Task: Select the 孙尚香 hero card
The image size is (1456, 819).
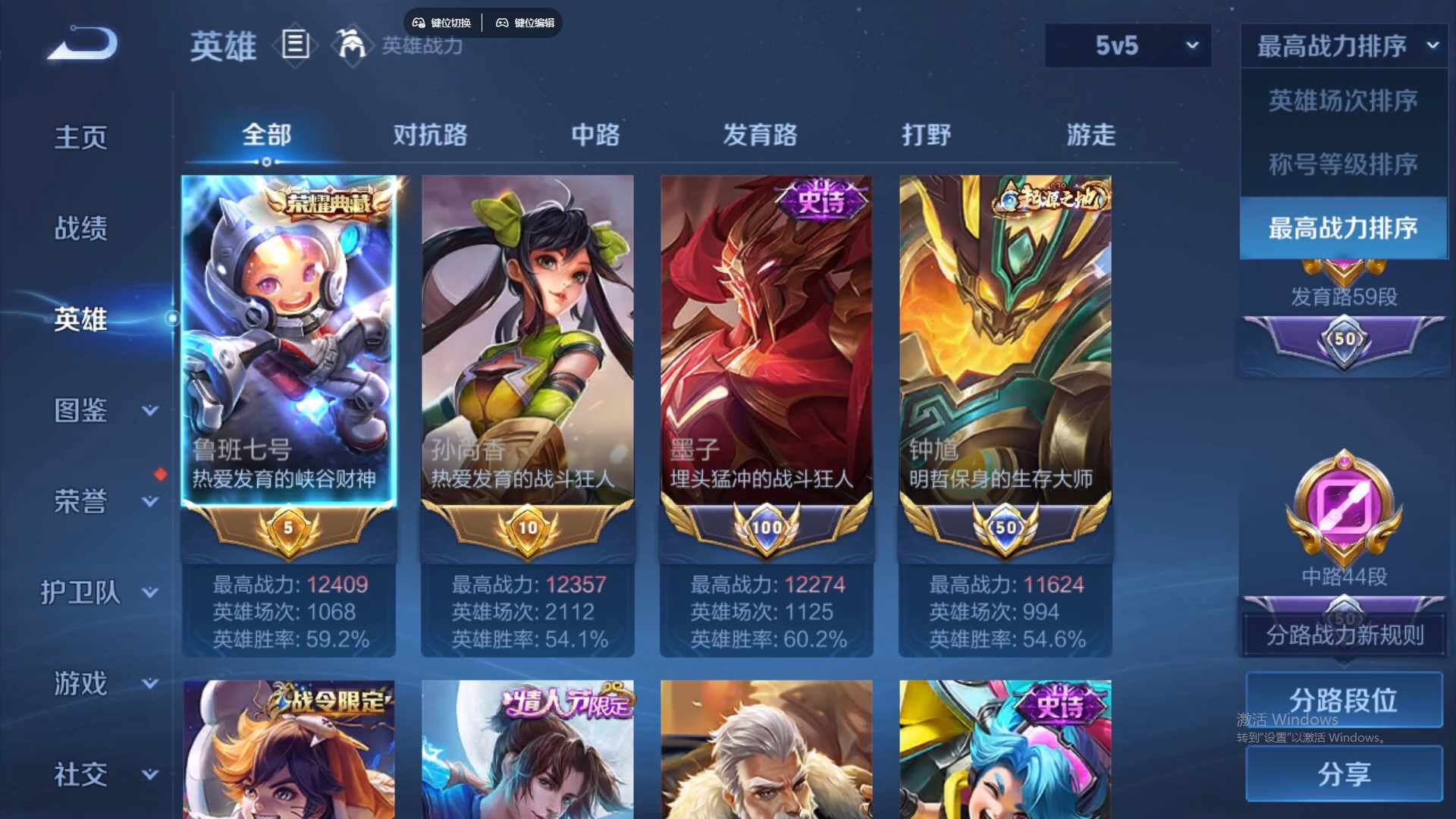Action: (528, 341)
